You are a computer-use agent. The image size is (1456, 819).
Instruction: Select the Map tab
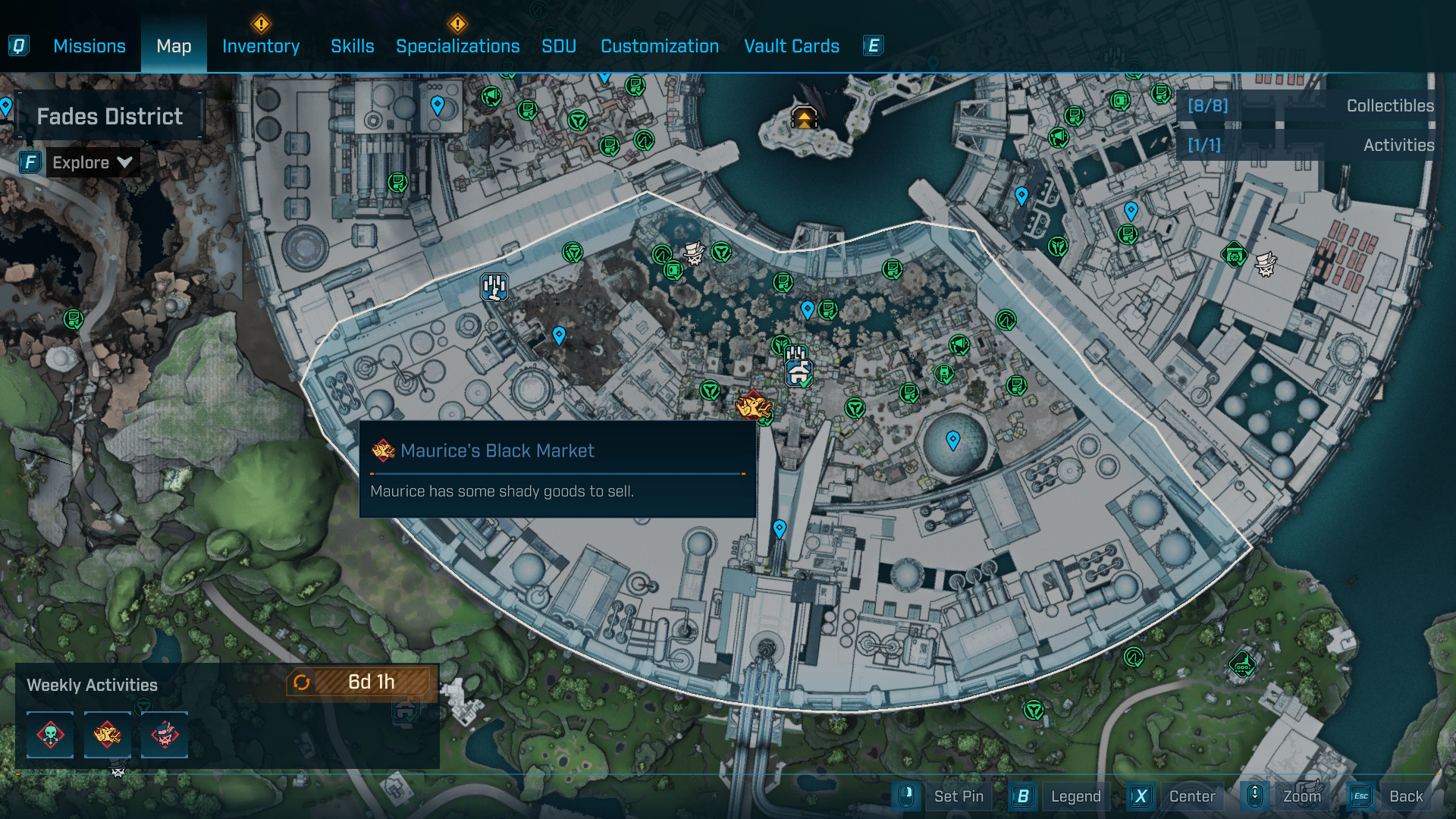(x=174, y=46)
